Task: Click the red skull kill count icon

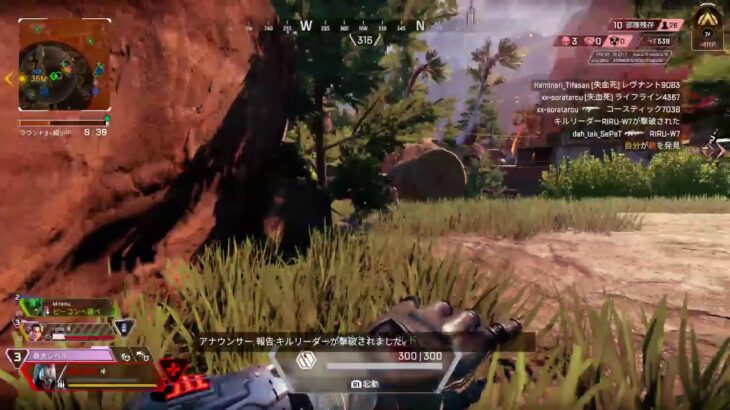Action: point(564,41)
